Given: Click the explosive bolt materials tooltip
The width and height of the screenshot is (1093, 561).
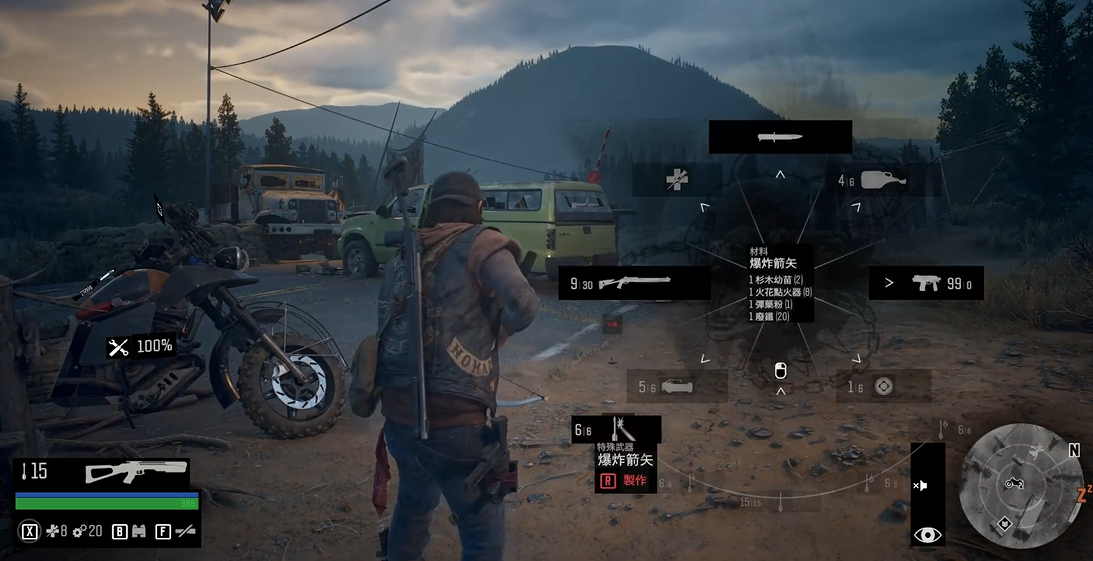Looking at the screenshot, I should pos(781,284).
